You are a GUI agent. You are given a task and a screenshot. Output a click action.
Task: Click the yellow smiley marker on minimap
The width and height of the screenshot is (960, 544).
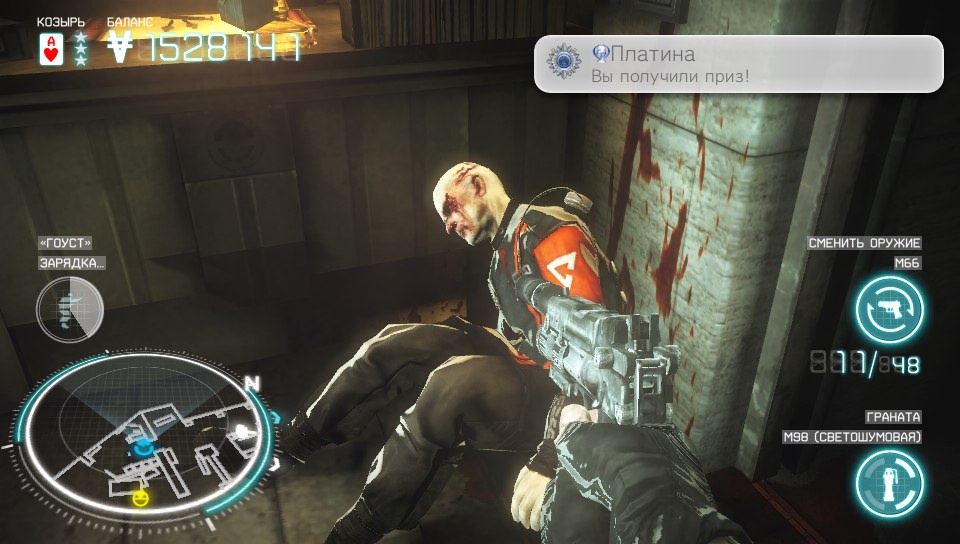(141, 497)
